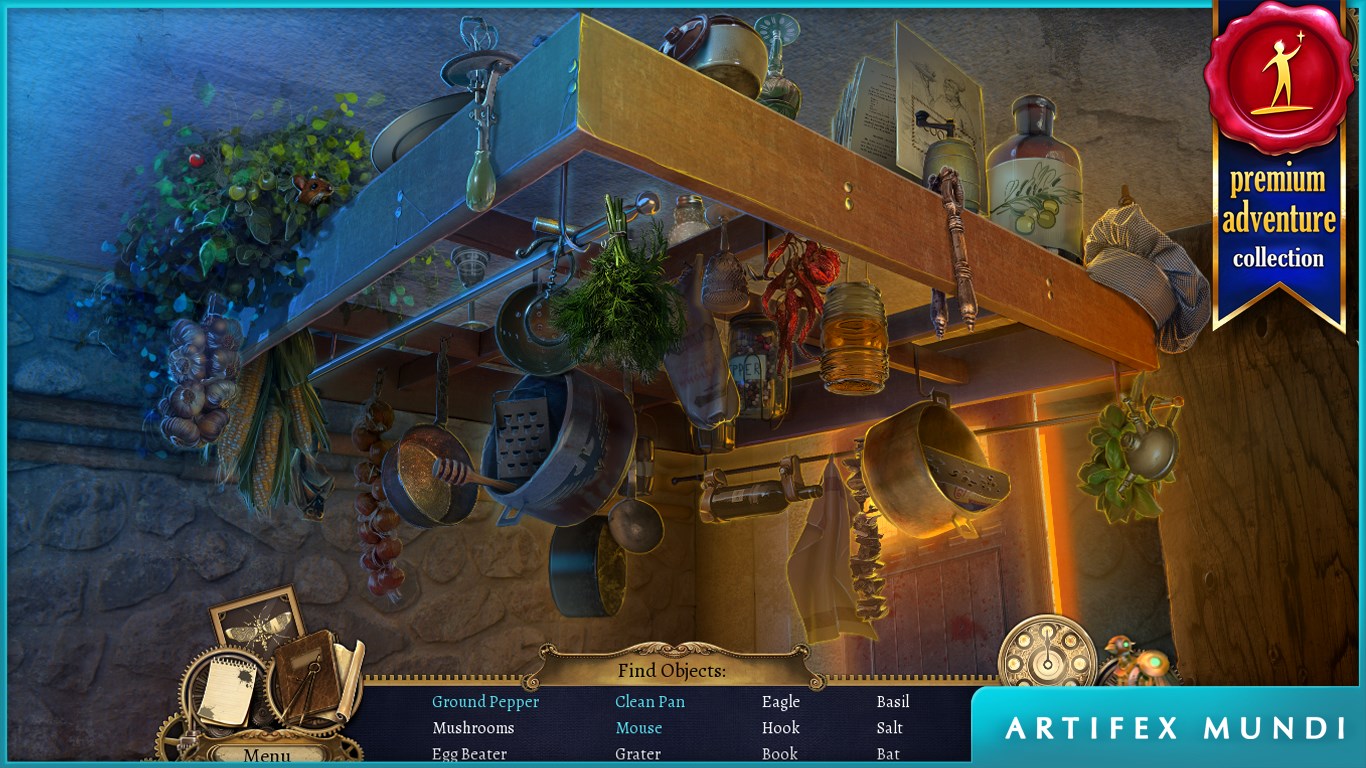
Task: Select Mushrooms in the object list
Action: coord(473,728)
